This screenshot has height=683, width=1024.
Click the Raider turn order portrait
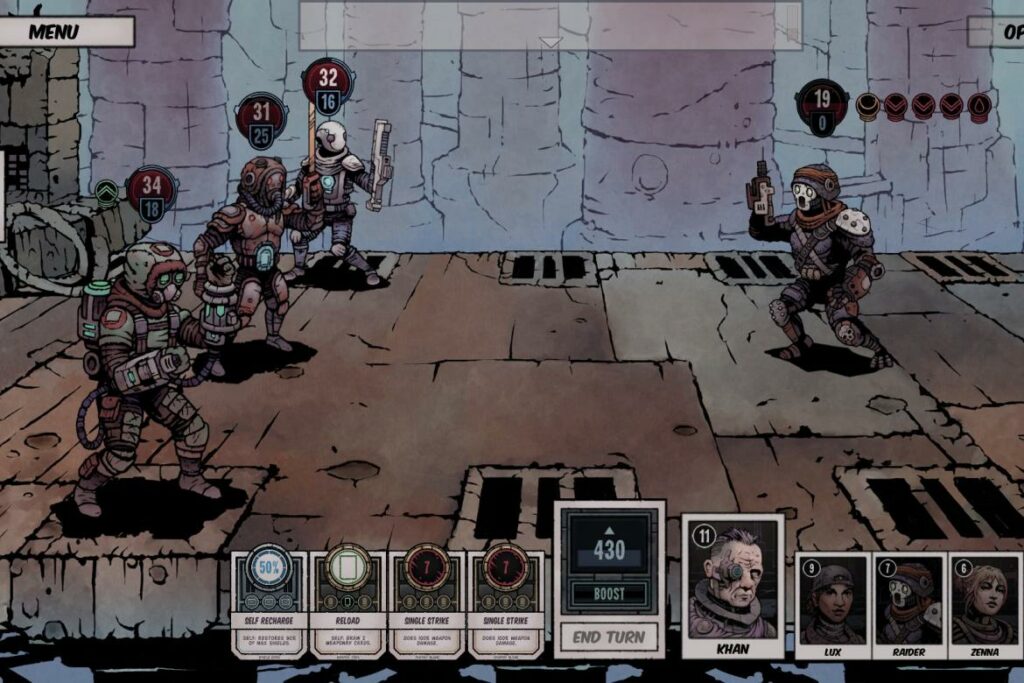point(909,604)
